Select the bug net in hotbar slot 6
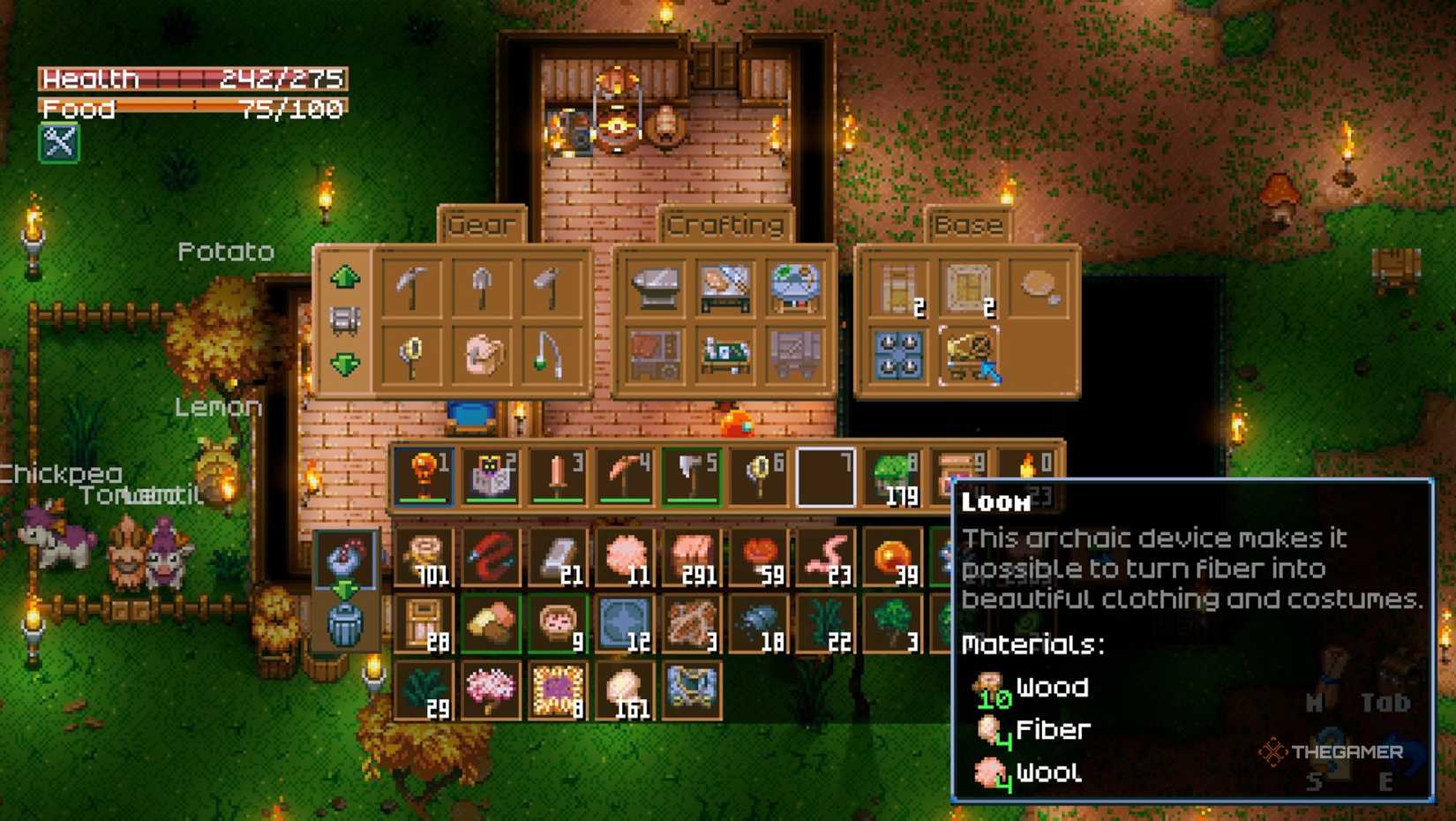 pos(759,477)
